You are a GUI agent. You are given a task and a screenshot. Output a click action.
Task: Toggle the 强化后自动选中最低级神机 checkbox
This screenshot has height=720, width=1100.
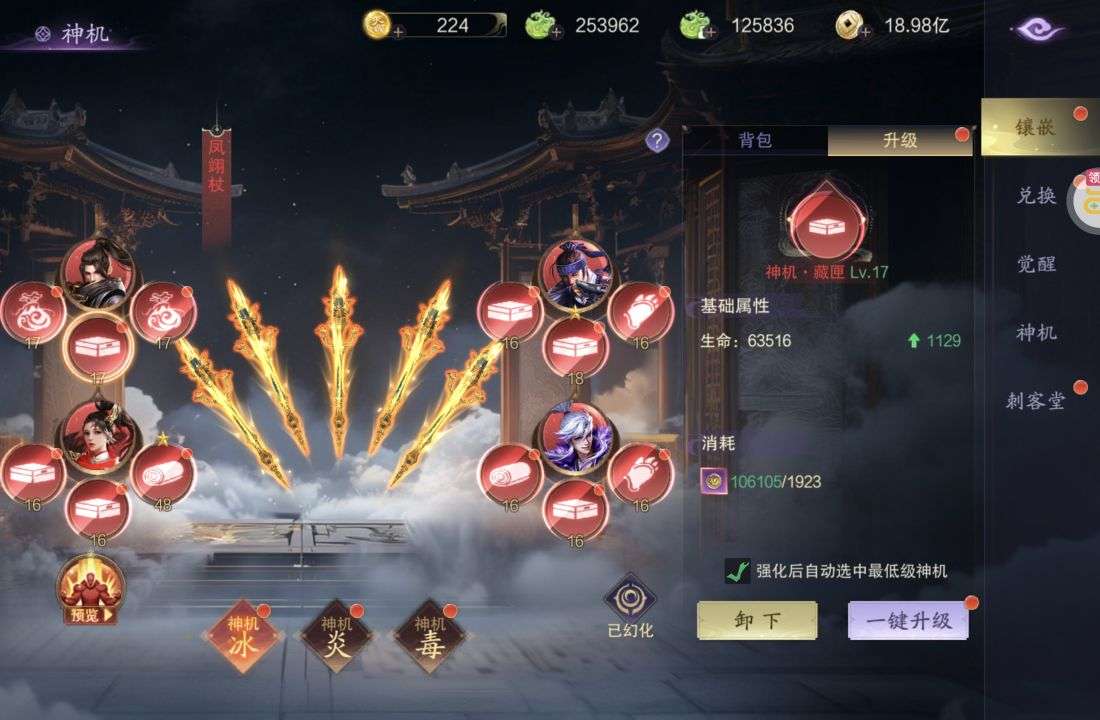(x=738, y=571)
